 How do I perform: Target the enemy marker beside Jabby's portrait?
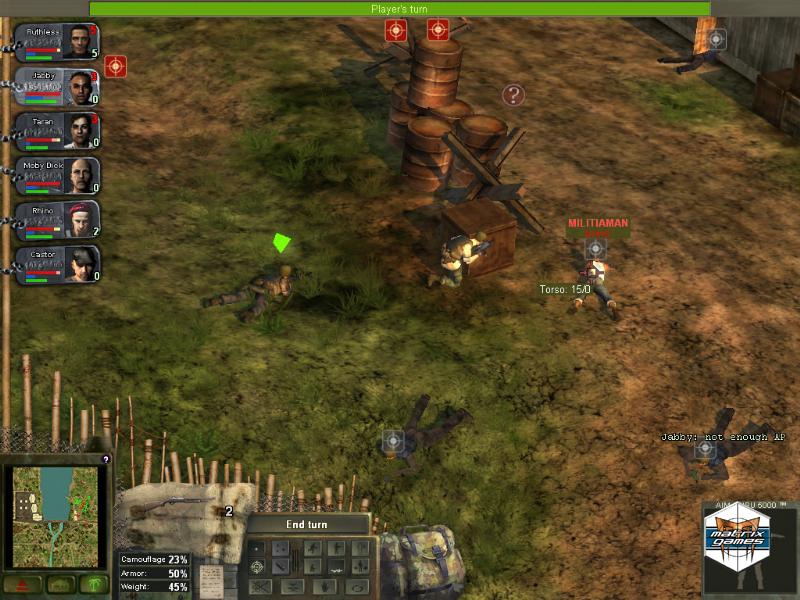(x=115, y=67)
